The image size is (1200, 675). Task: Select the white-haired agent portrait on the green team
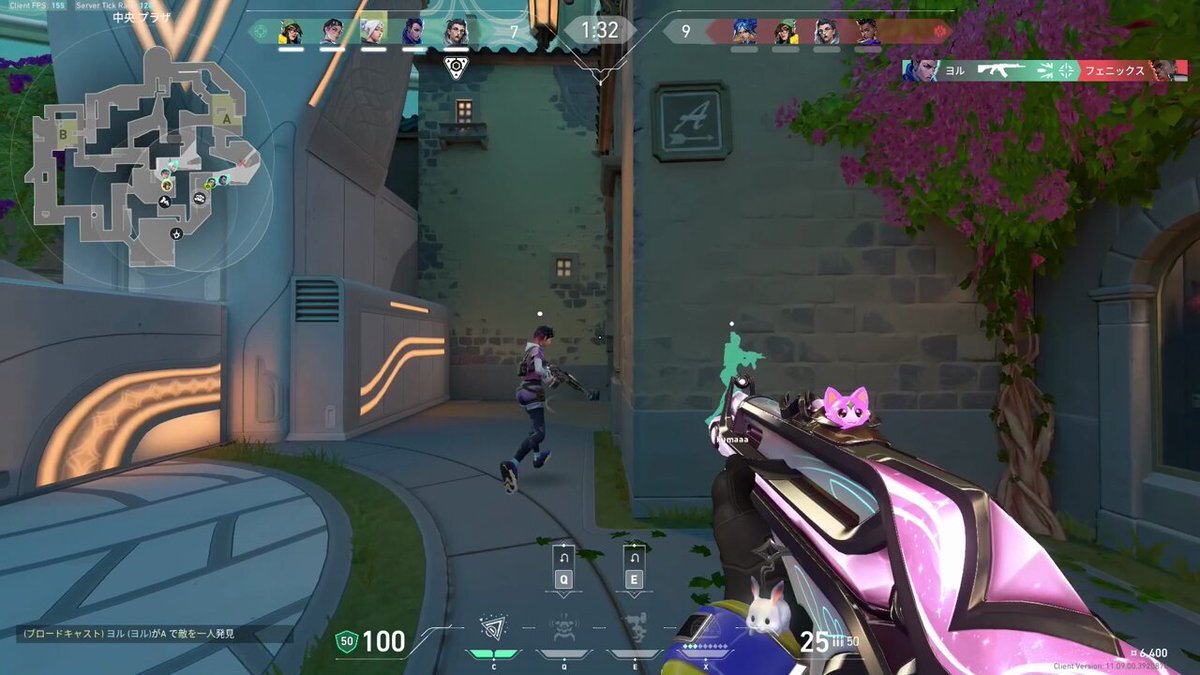tap(373, 31)
